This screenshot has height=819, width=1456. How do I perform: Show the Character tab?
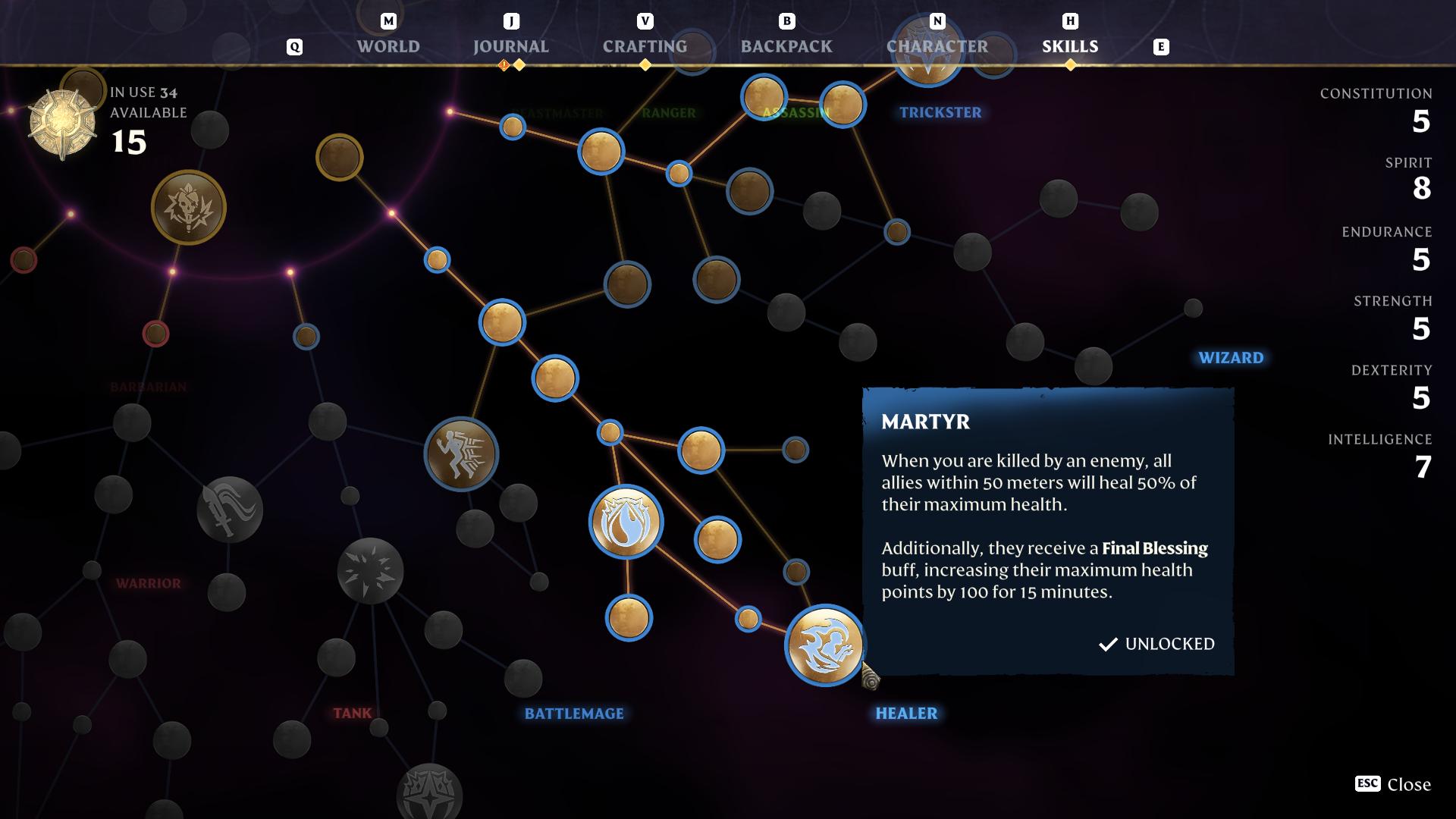(937, 46)
